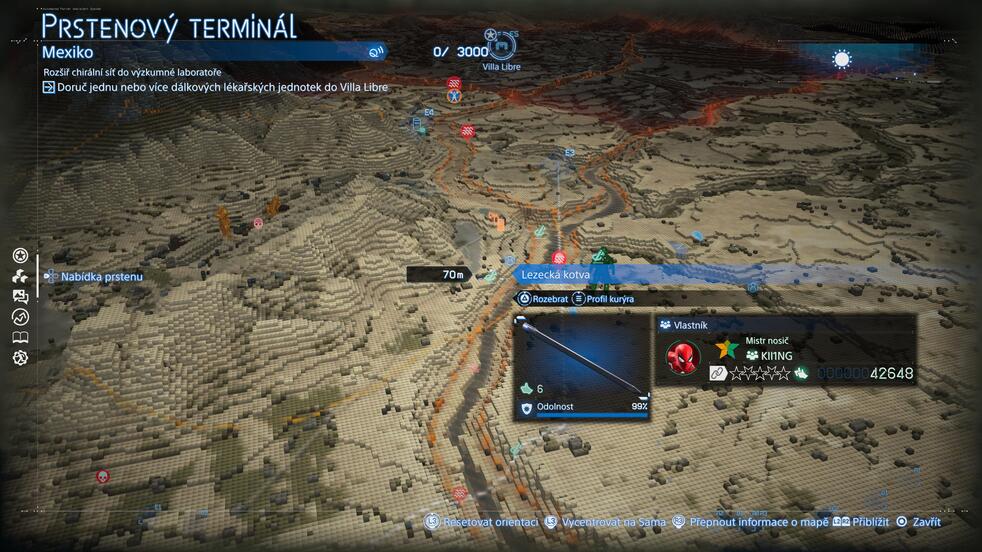The image size is (982, 552).
Task: Click owner KII1NG's red avatar
Action: [683, 357]
